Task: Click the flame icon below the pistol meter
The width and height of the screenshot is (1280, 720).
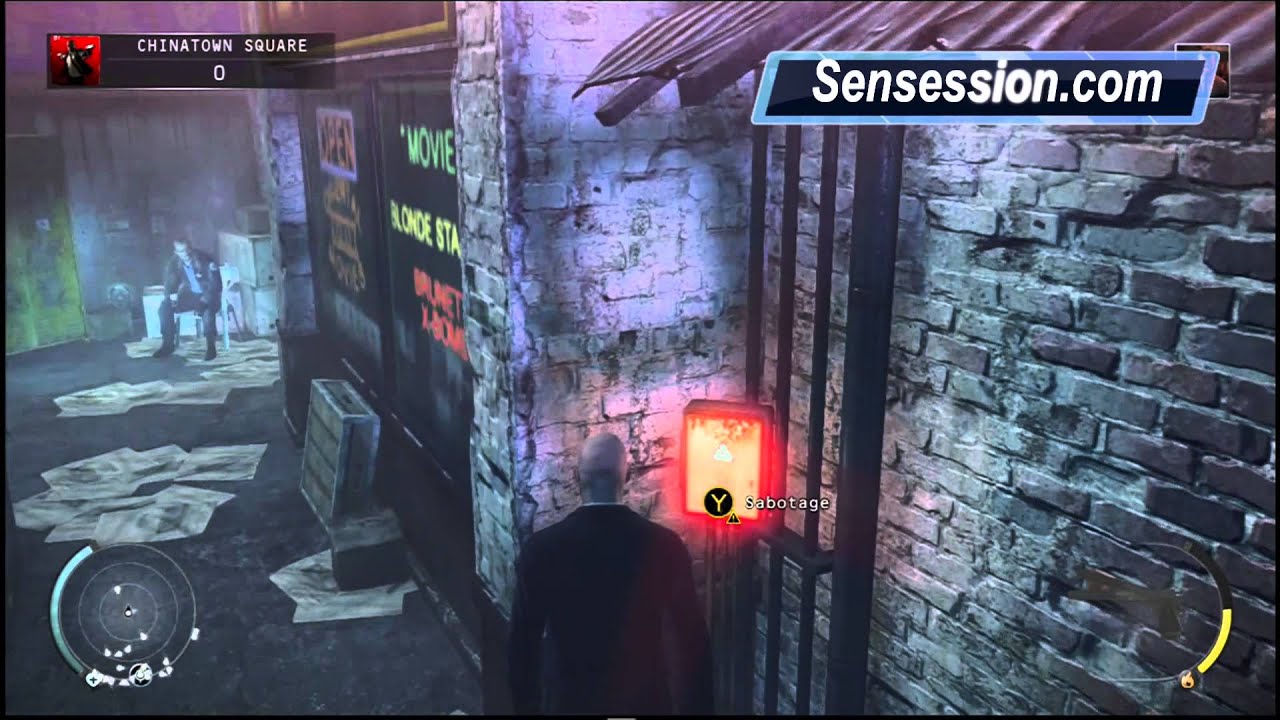Action: click(x=1188, y=680)
